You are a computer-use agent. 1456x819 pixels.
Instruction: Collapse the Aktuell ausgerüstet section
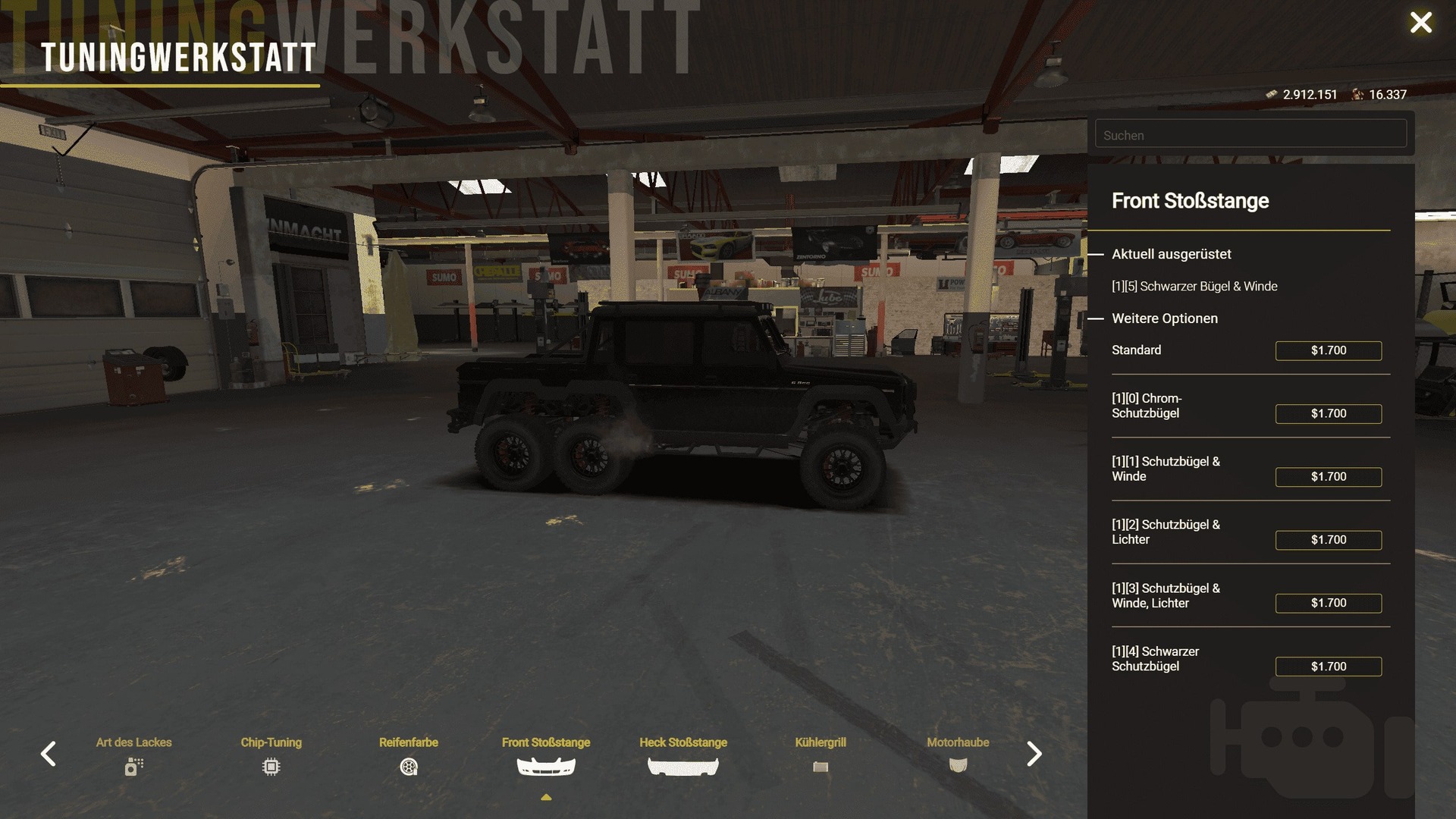[1097, 255]
